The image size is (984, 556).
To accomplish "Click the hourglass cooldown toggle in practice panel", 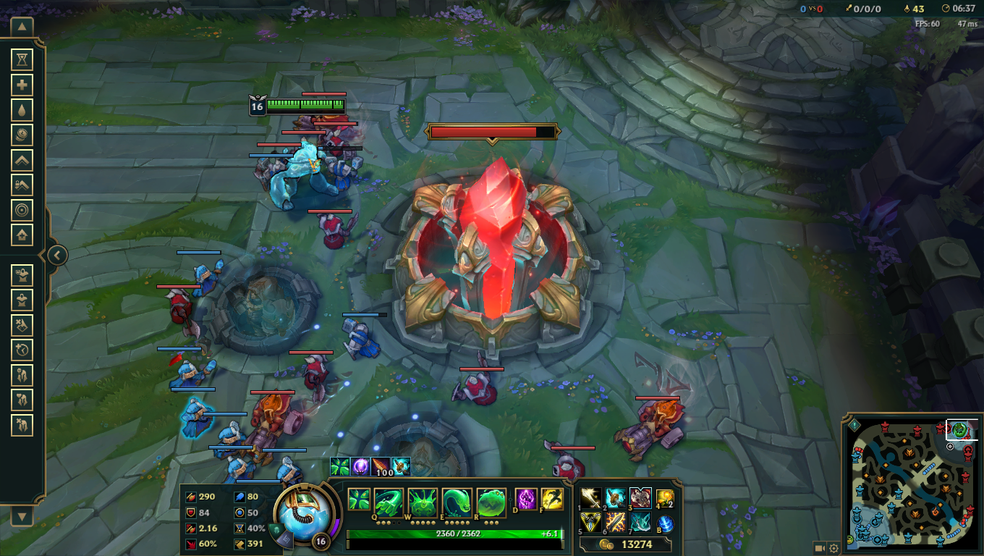I will pyautogui.click(x=21, y=60).
